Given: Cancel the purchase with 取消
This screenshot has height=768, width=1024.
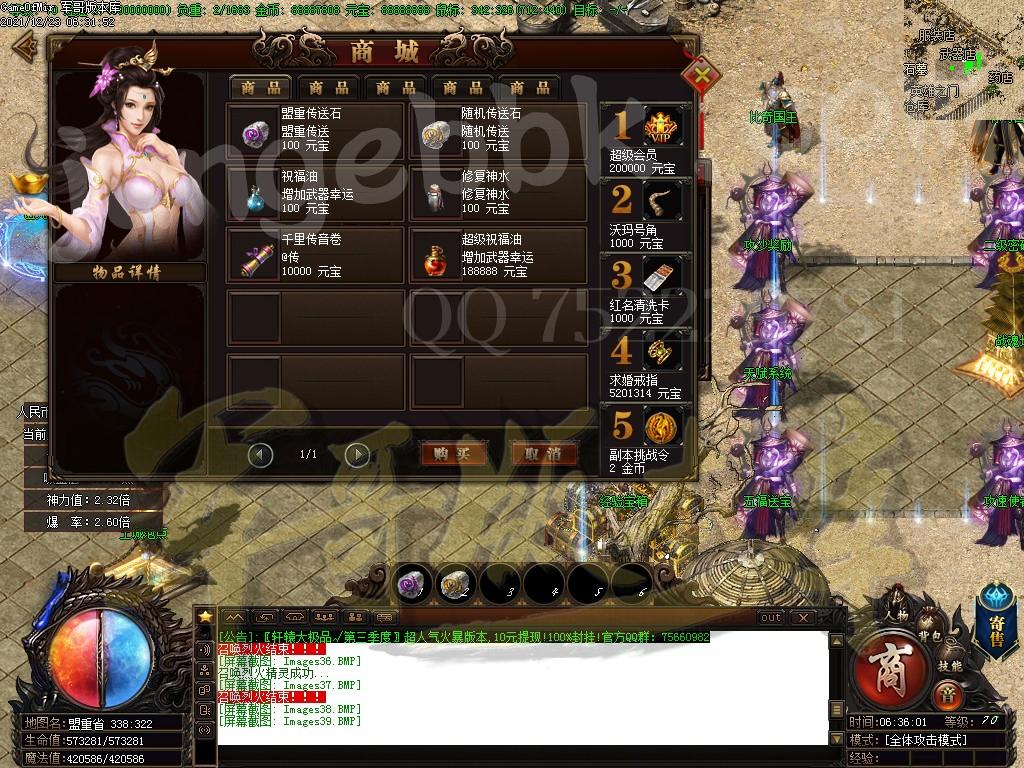Looking at the screenshot, I should pos(544,454).
